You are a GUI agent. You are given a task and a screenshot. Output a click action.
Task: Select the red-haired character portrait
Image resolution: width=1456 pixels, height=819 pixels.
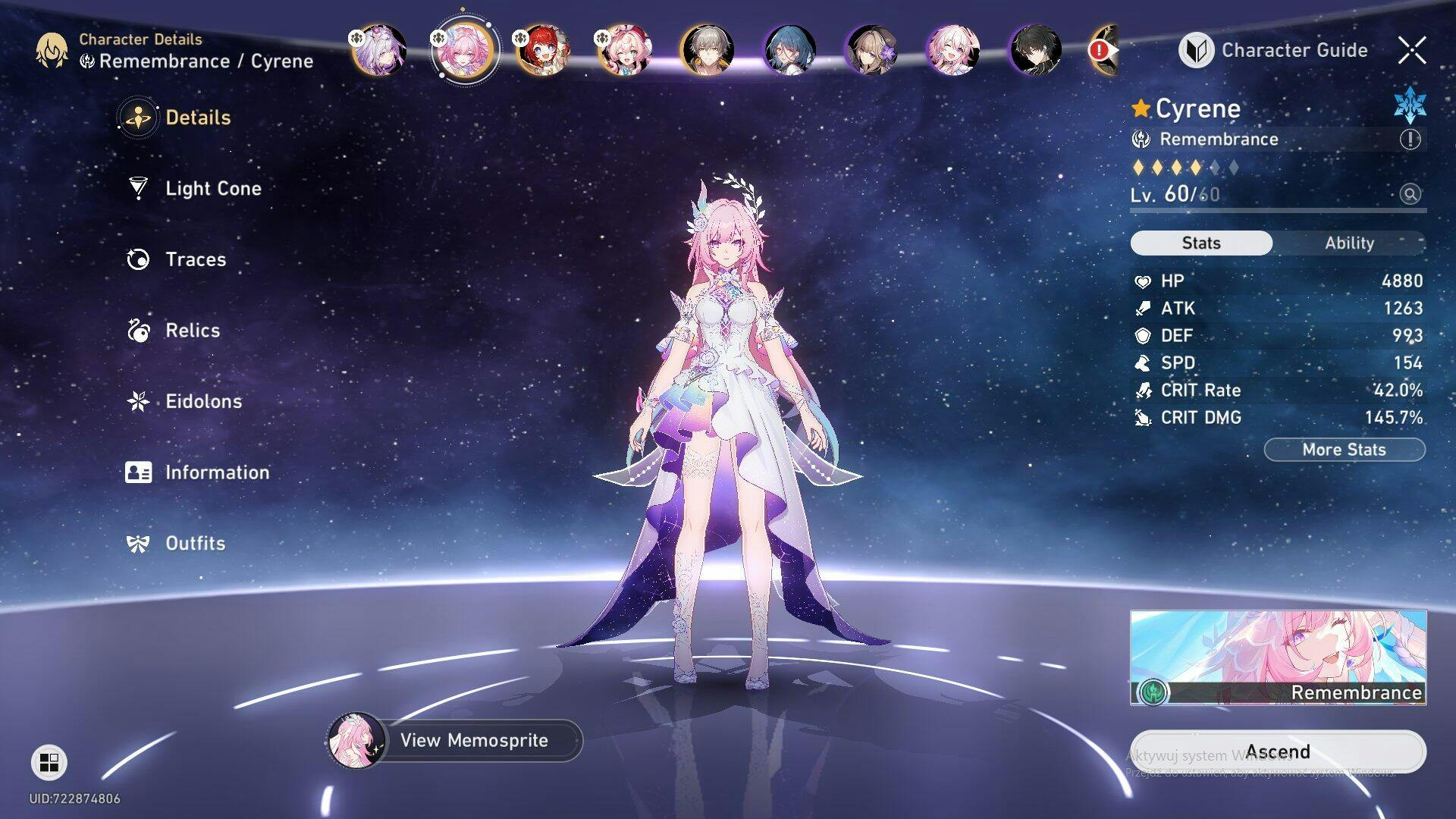point(542,50)
